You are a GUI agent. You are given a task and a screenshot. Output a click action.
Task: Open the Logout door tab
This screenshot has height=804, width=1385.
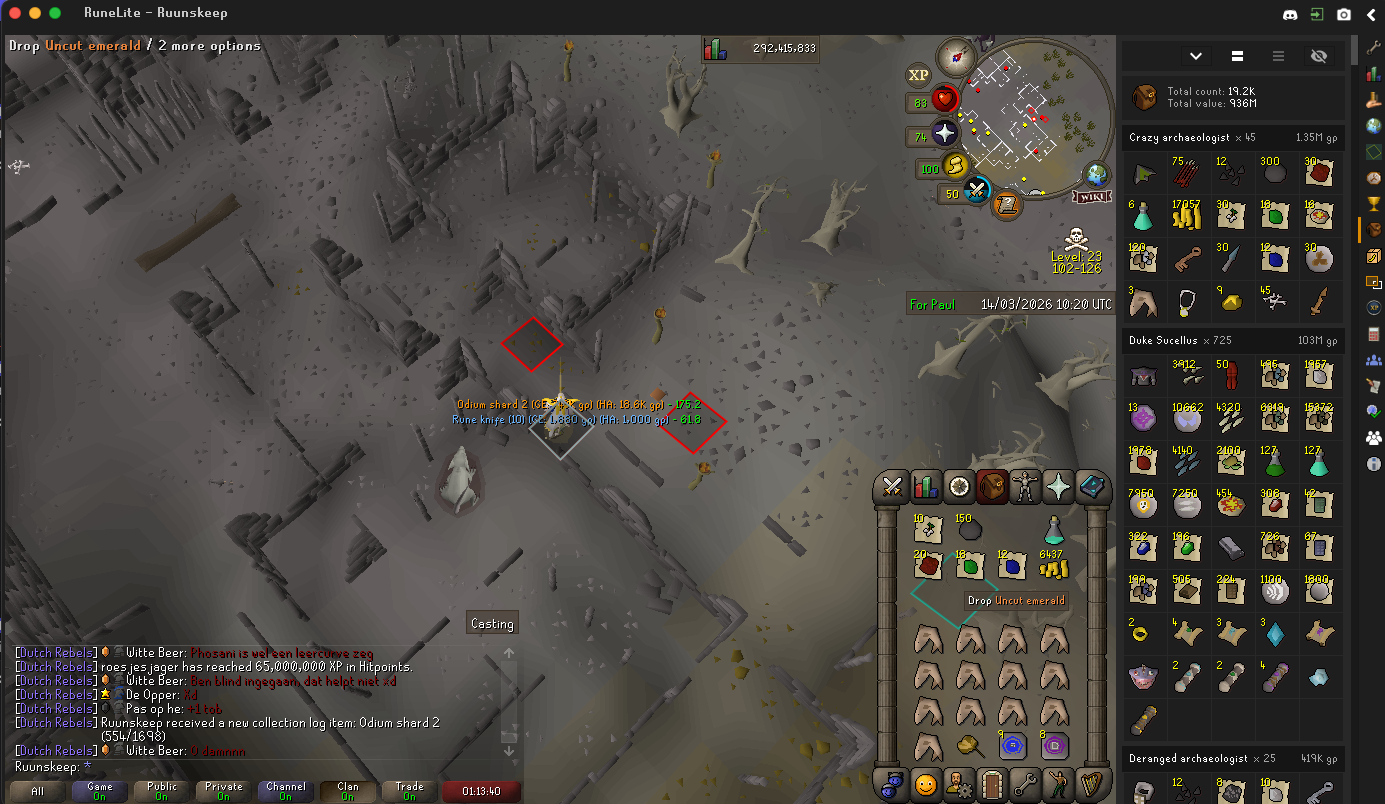click(992, 783)
